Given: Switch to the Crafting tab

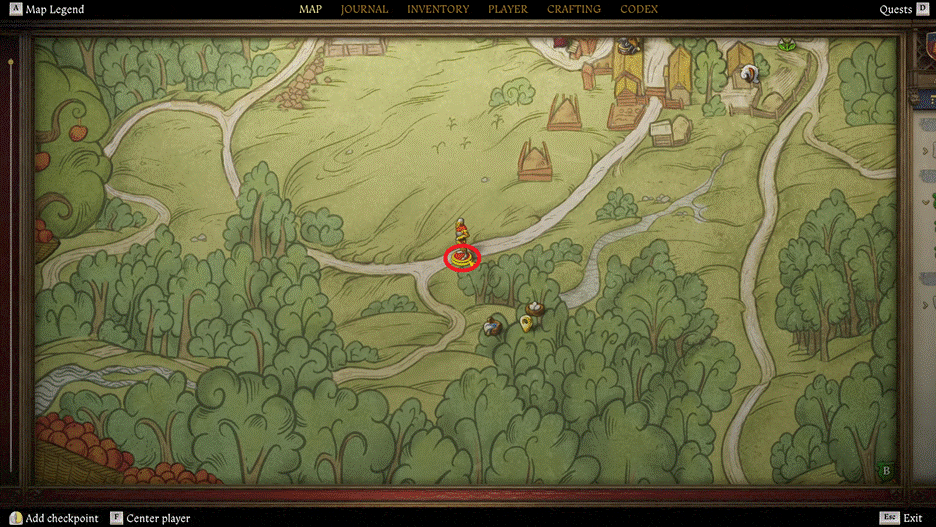Looking at the screenshot, I should coord(574,10).
